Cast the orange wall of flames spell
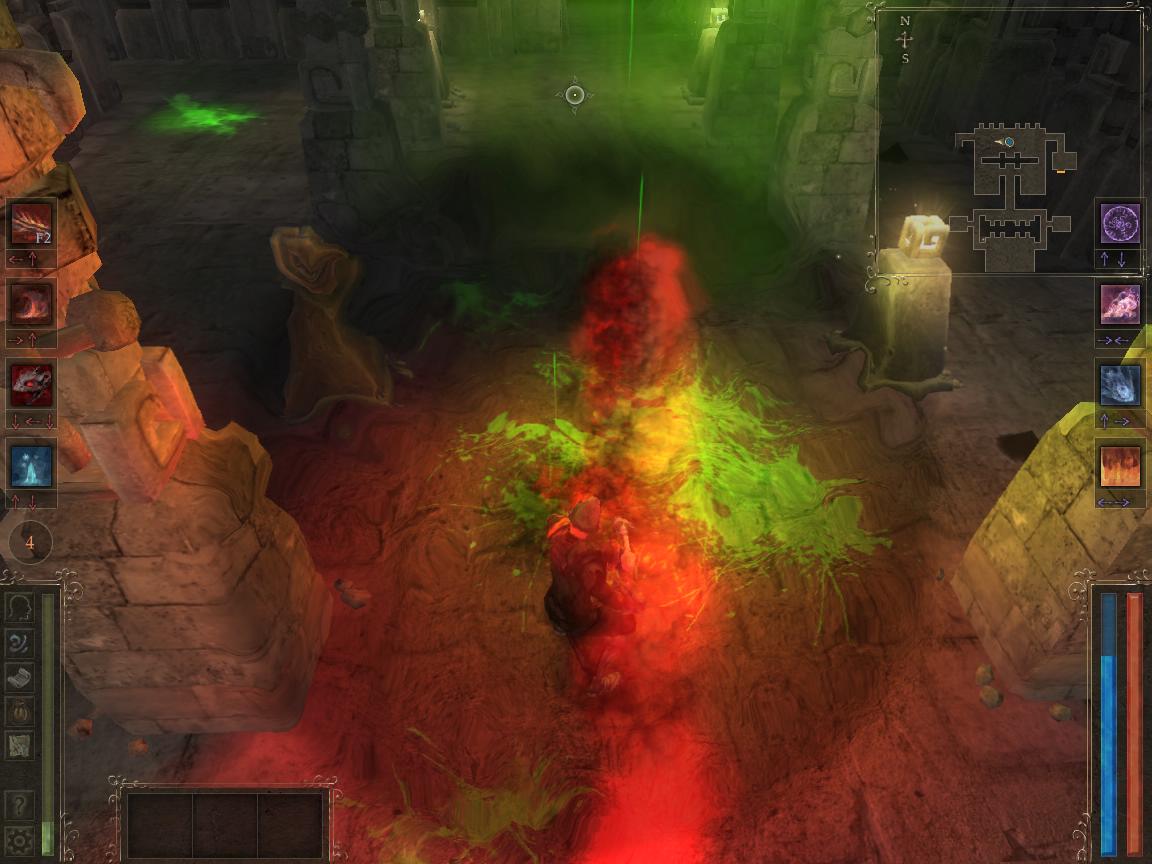 1120,466
